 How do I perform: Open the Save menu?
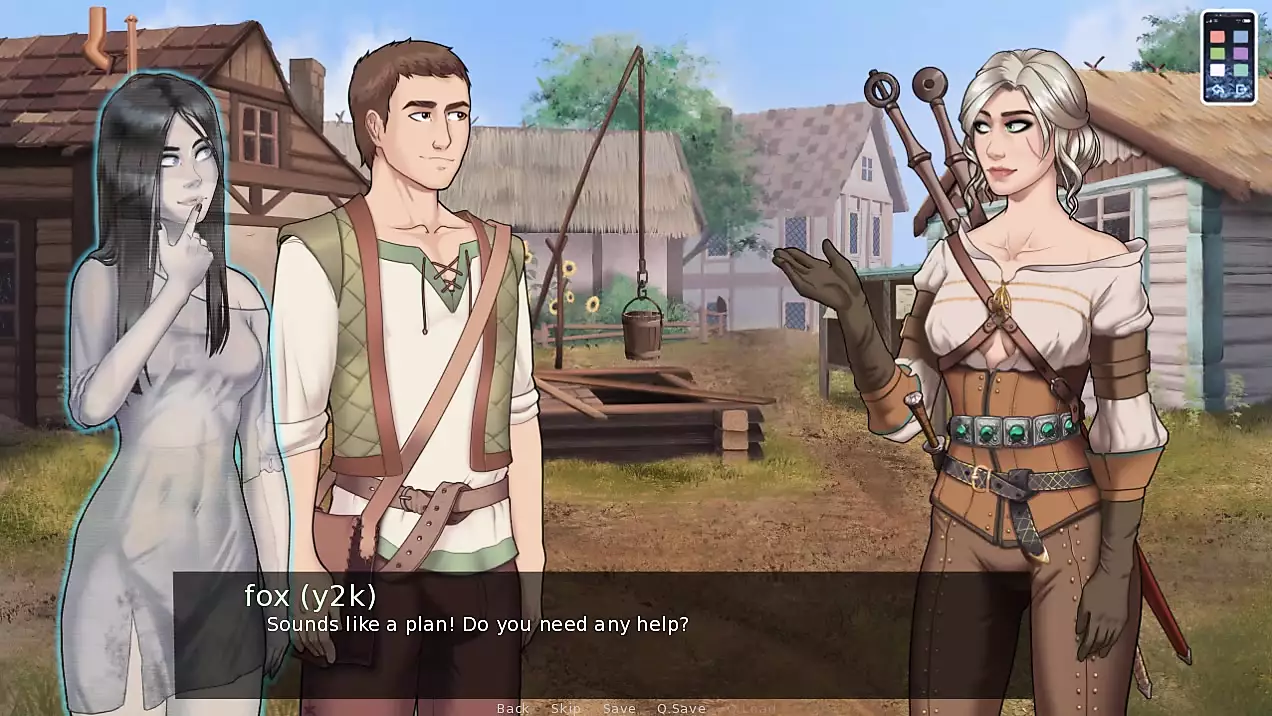[x=619, y=708]
